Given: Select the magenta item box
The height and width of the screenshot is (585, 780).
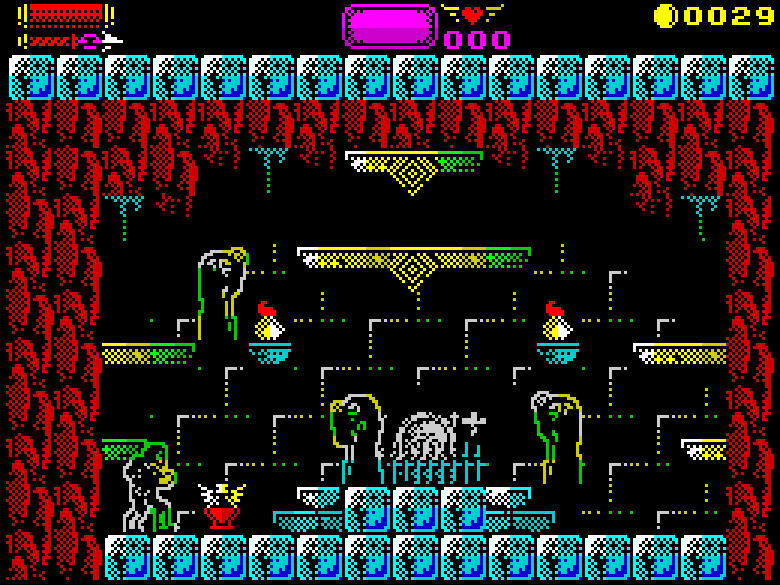Looking at the screenshot, I should [x=390, y=26].
